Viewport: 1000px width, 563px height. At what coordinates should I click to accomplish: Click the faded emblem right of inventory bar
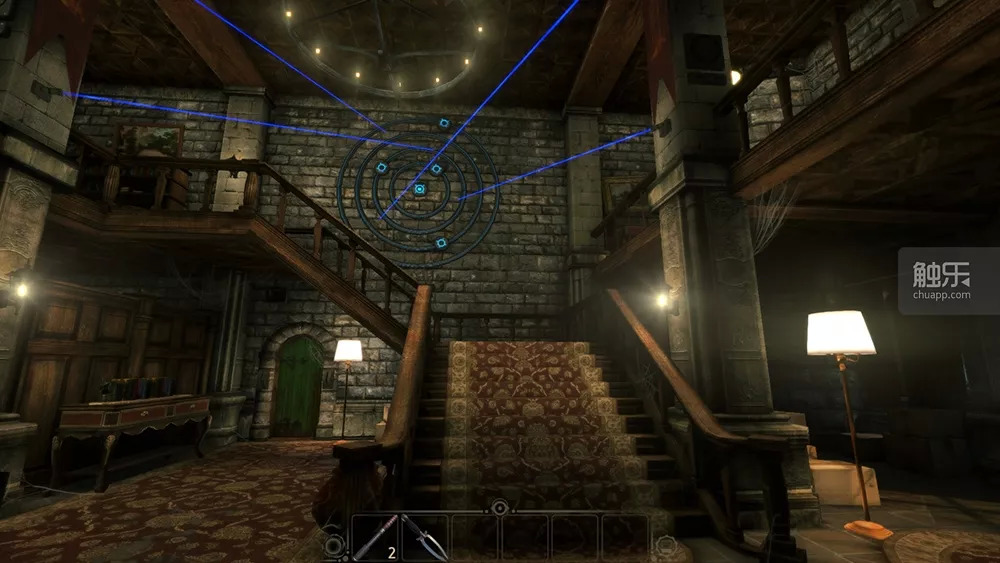tap(666, 545)
